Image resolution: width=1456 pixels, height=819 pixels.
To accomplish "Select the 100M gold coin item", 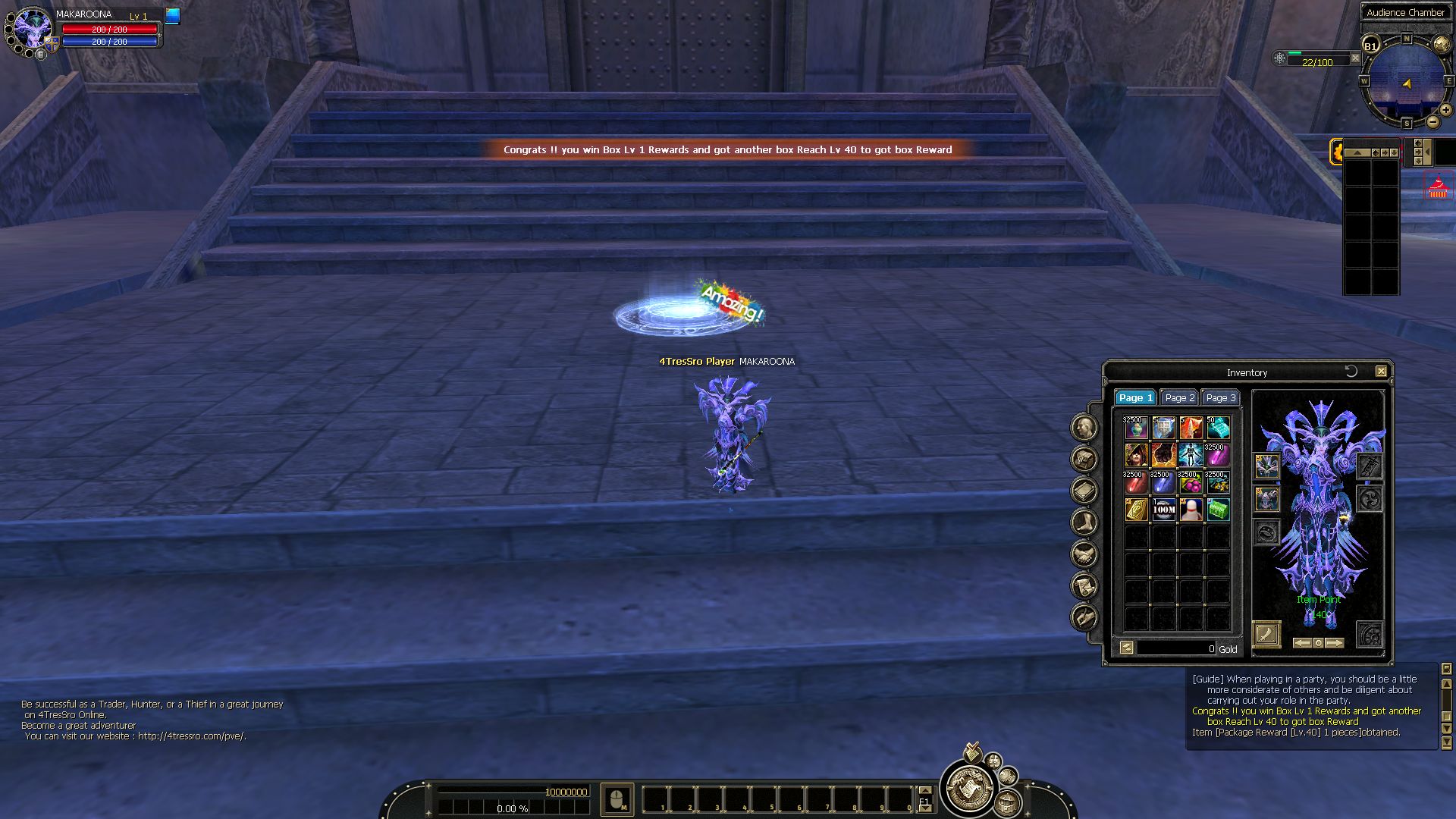I will (1163, 510).
